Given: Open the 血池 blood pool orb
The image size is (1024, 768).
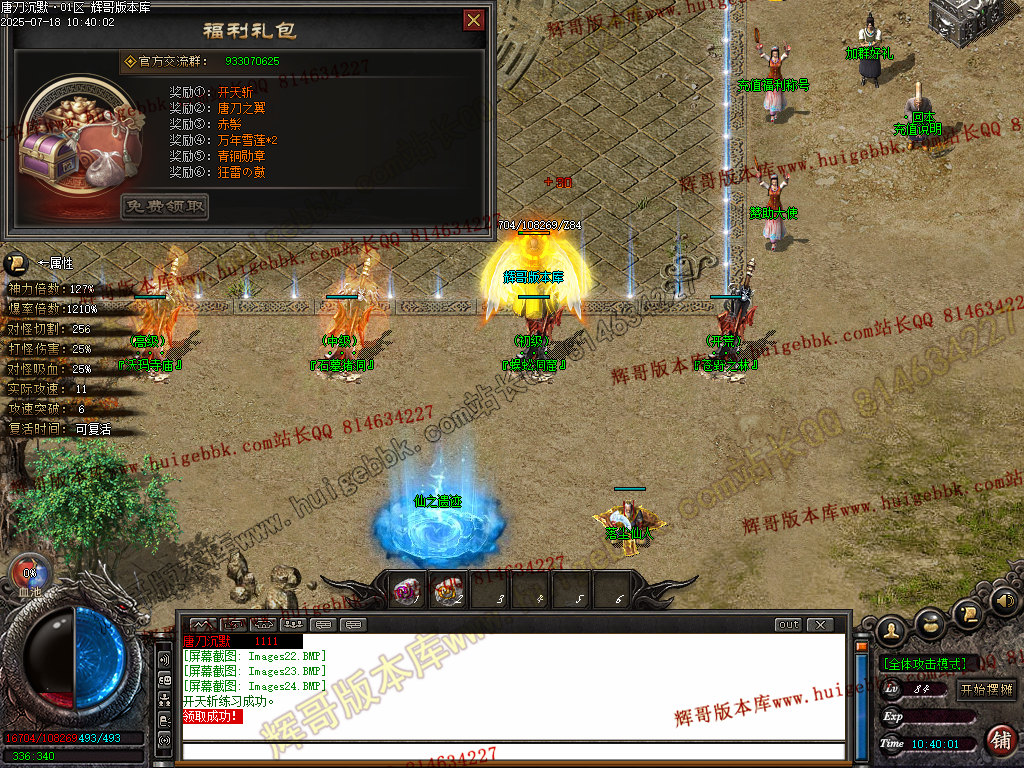Looking at the screenshot, I should pyautogui.click(x=27, y=575).
